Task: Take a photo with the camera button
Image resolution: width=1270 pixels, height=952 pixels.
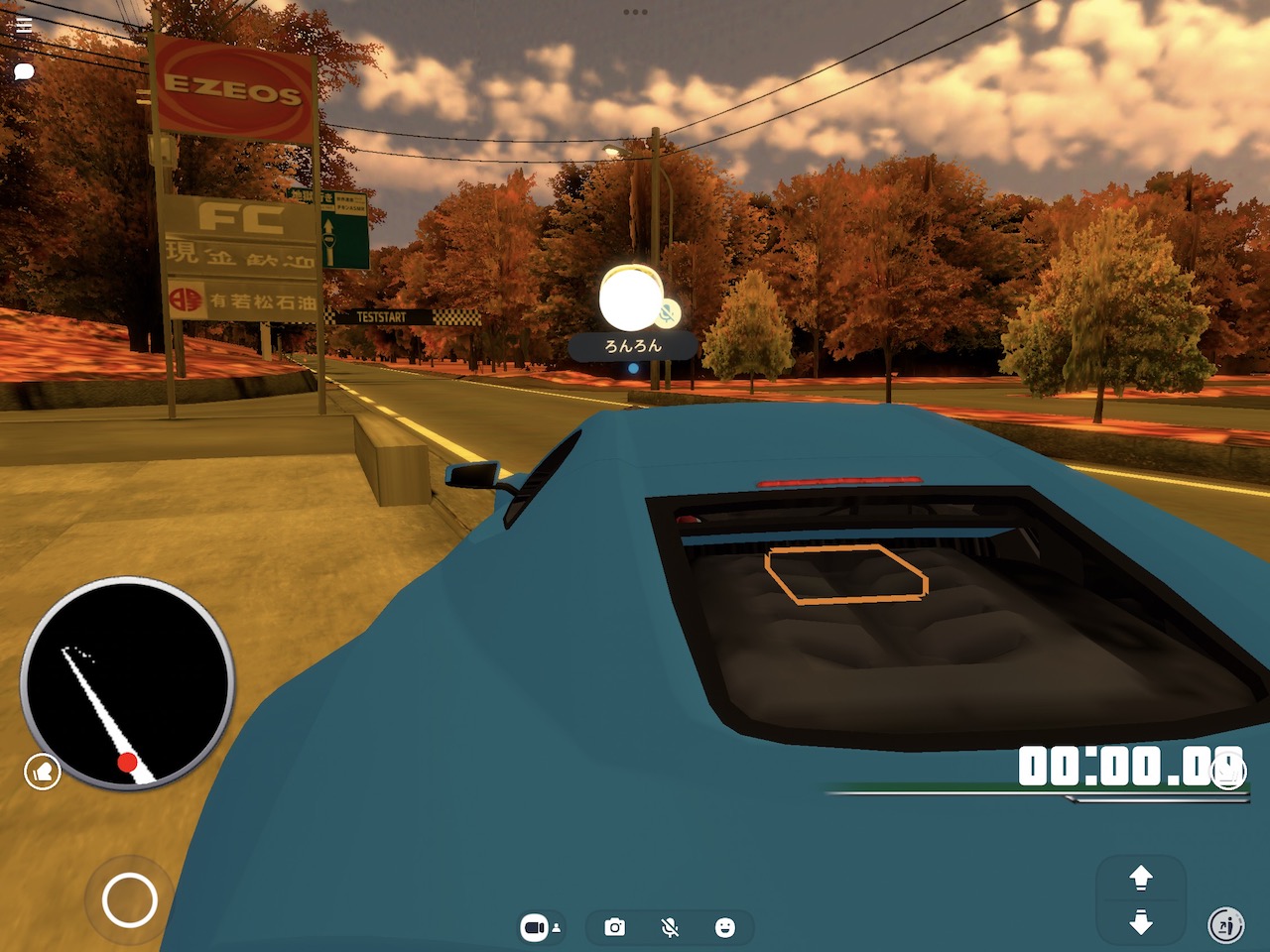Action: pos(615,927)
